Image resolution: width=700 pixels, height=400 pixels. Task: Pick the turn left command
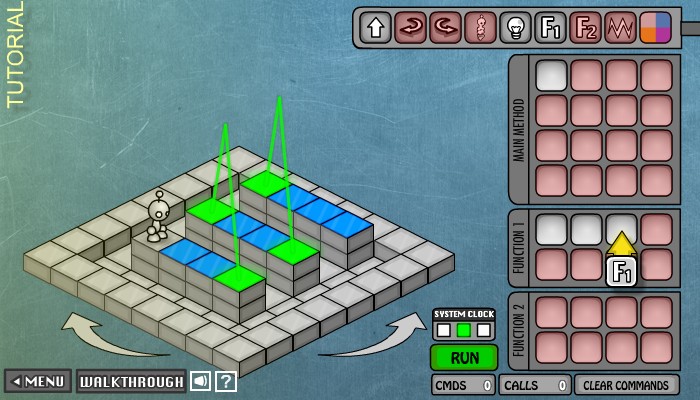tap(446, 27)
